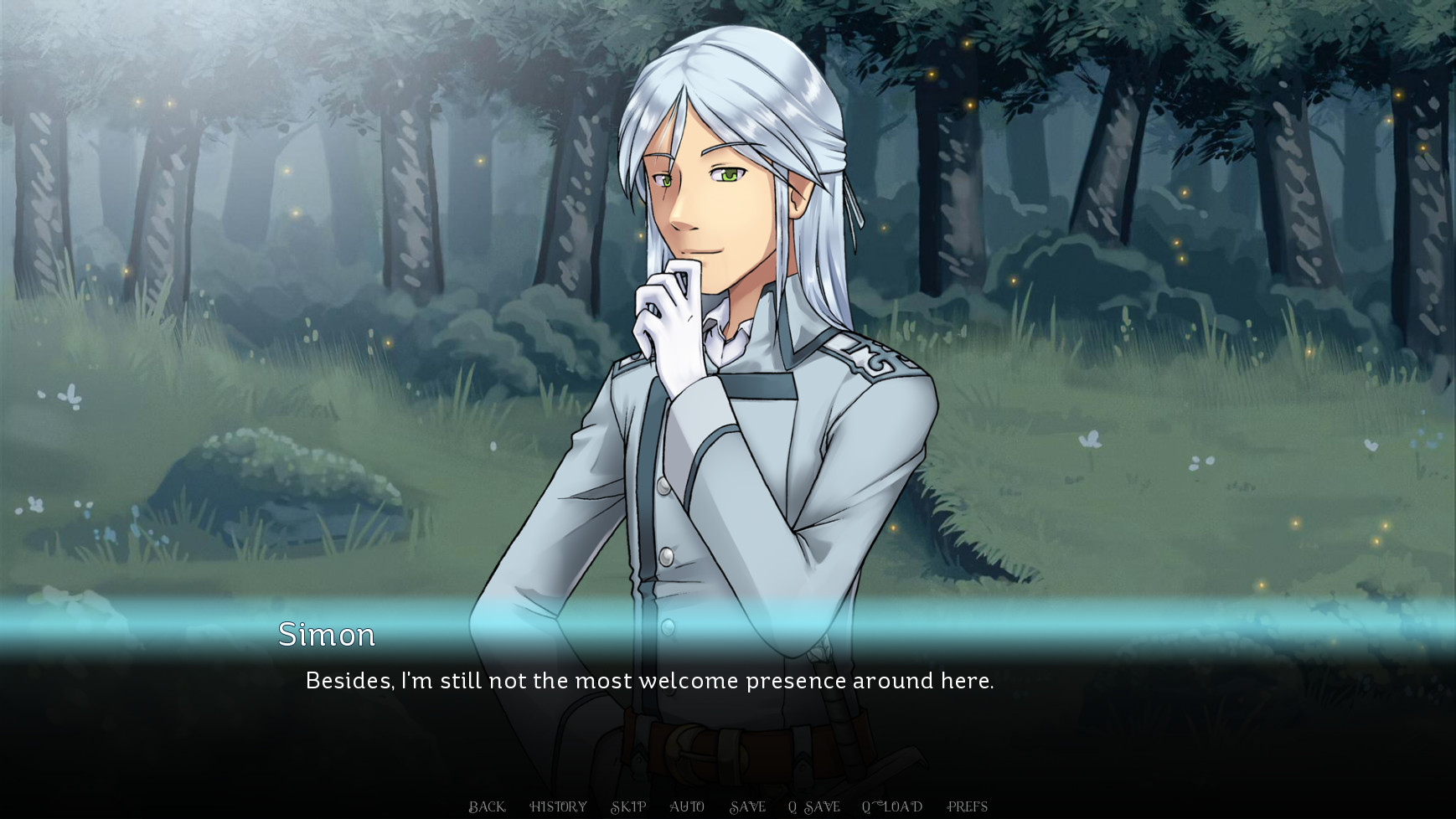The image size is (1456, 819).
Task: Click the dialogue text to advance
Action: [649, 681]
